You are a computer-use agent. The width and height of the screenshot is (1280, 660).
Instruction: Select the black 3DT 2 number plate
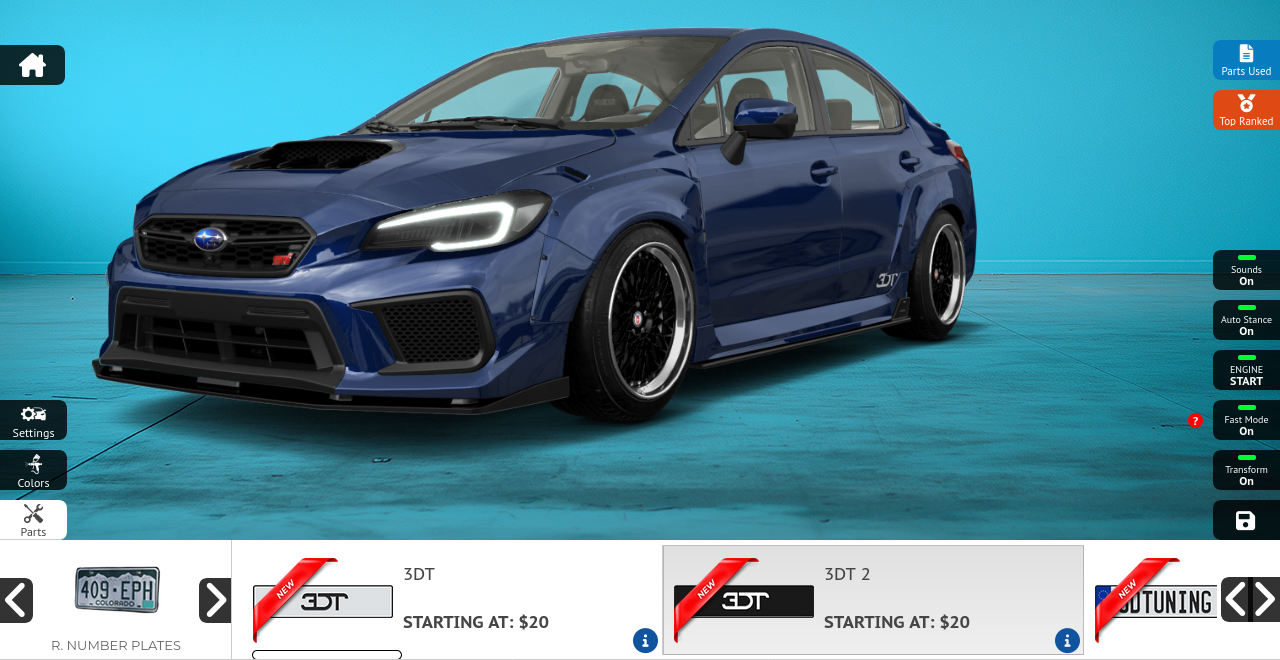744,601
